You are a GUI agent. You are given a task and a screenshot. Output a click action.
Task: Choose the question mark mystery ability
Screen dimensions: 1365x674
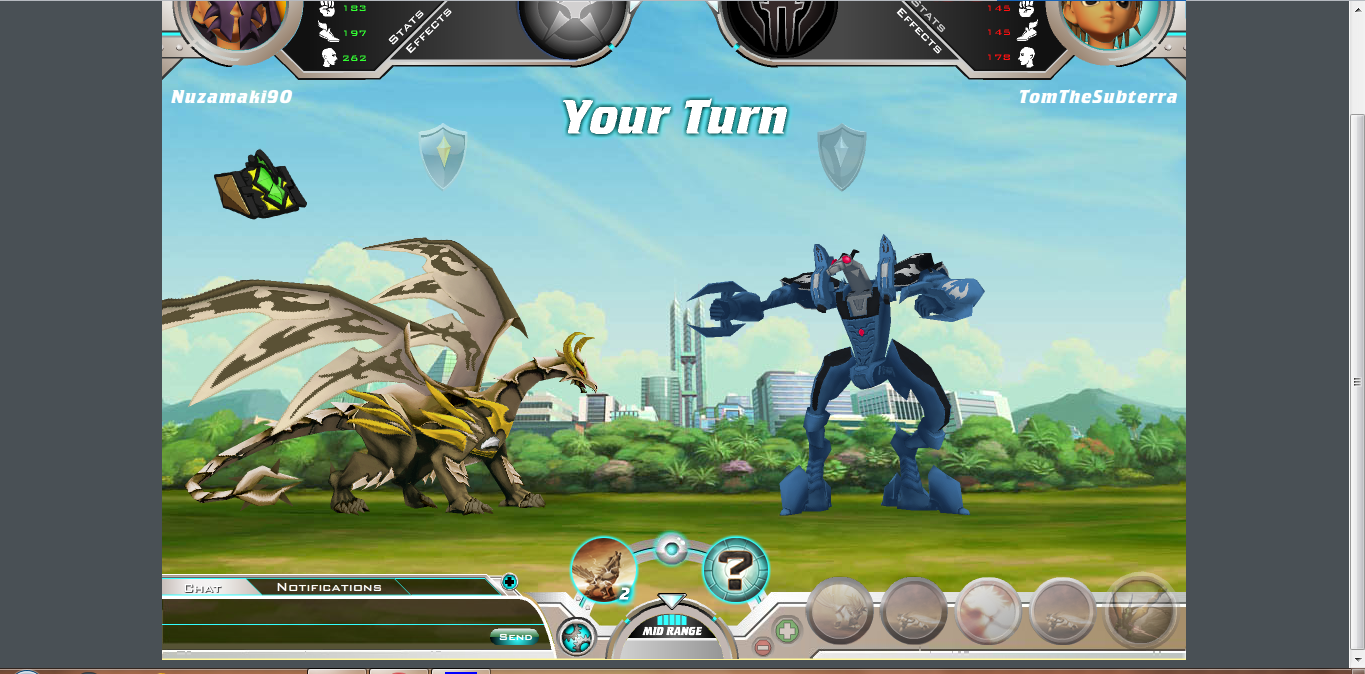736,570
